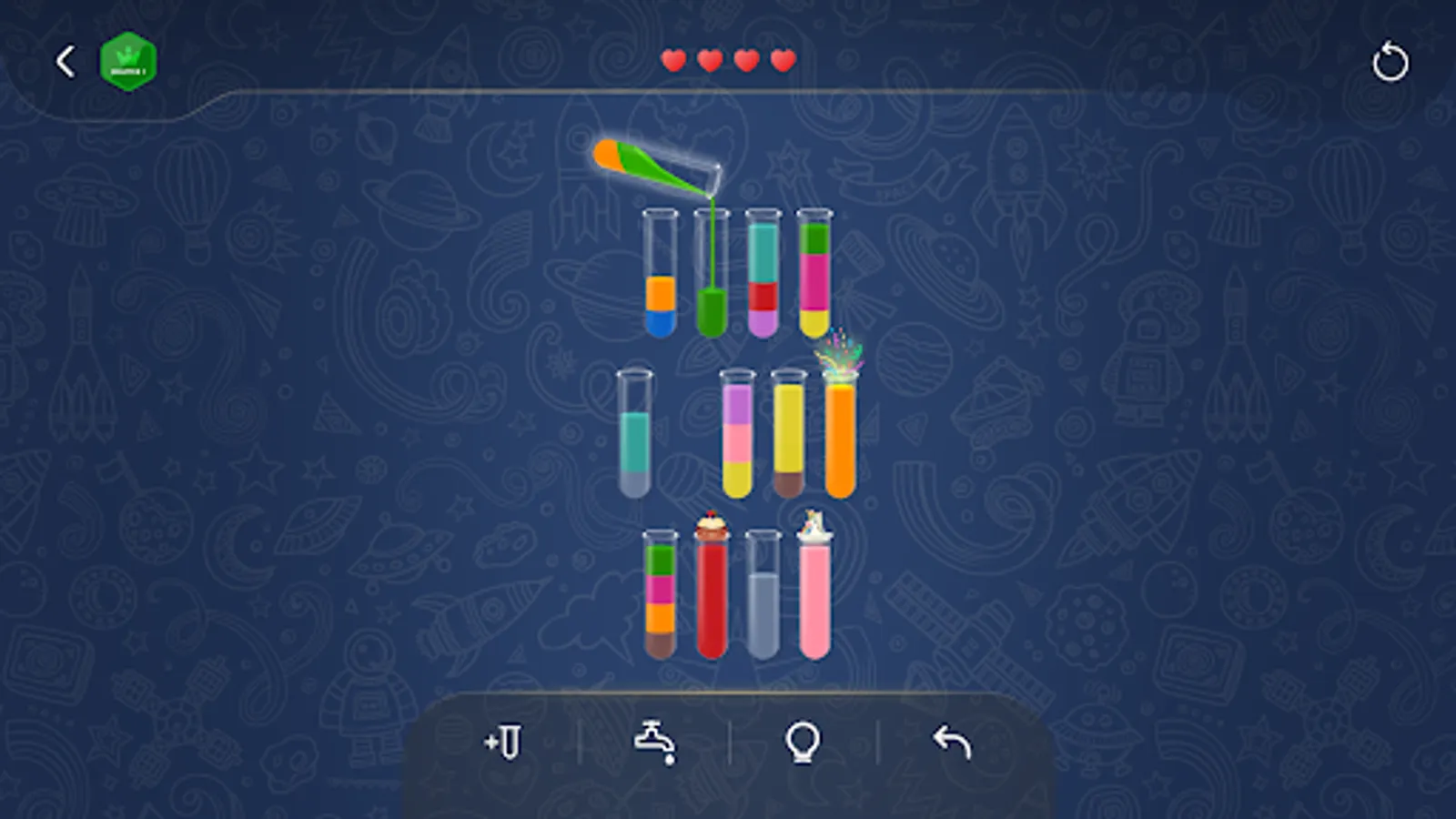Tap the first heart in the lives row
The width and height of the screenshot is (1456, 819).
click(x=673, y=61)
